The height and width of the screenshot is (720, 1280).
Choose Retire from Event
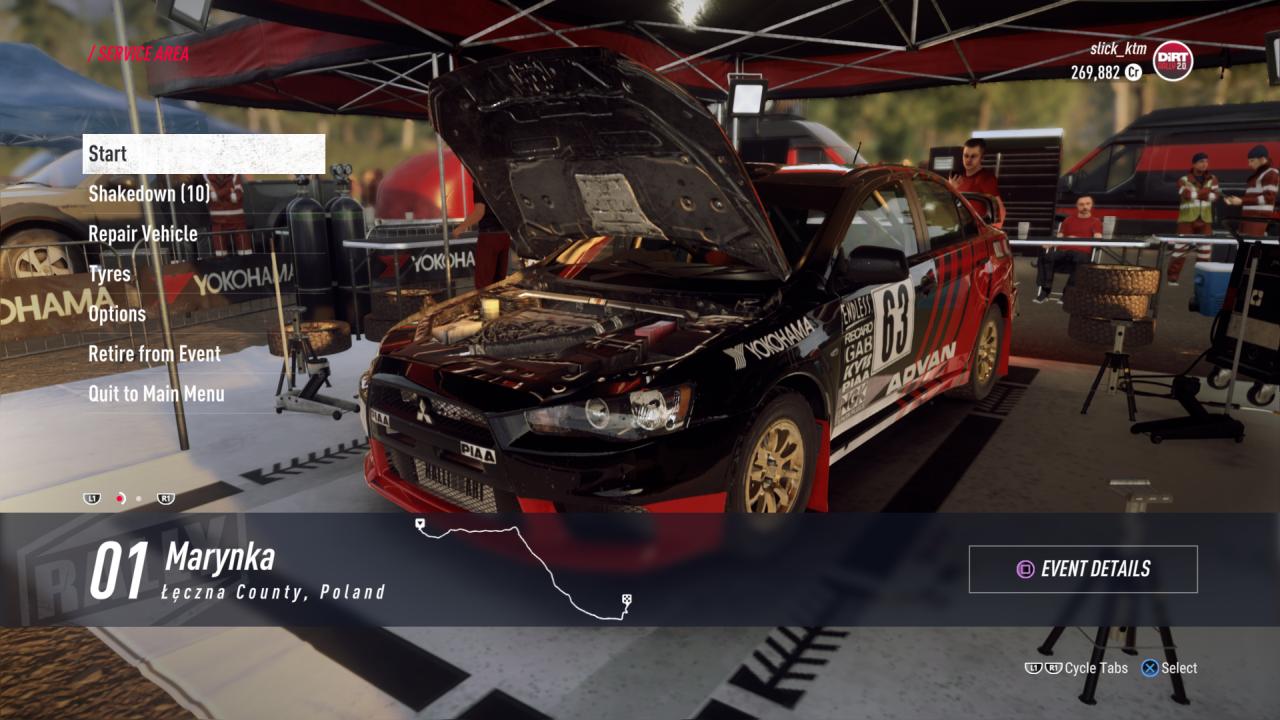154,354
